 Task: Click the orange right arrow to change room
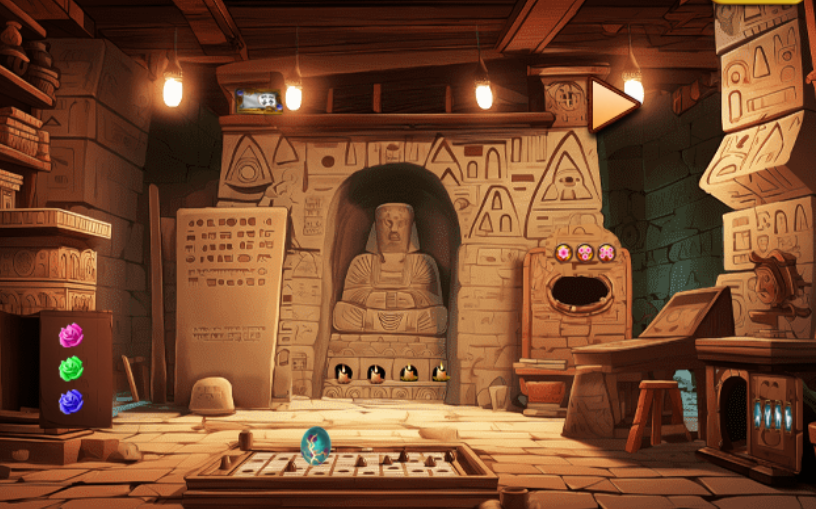point(611,104)
